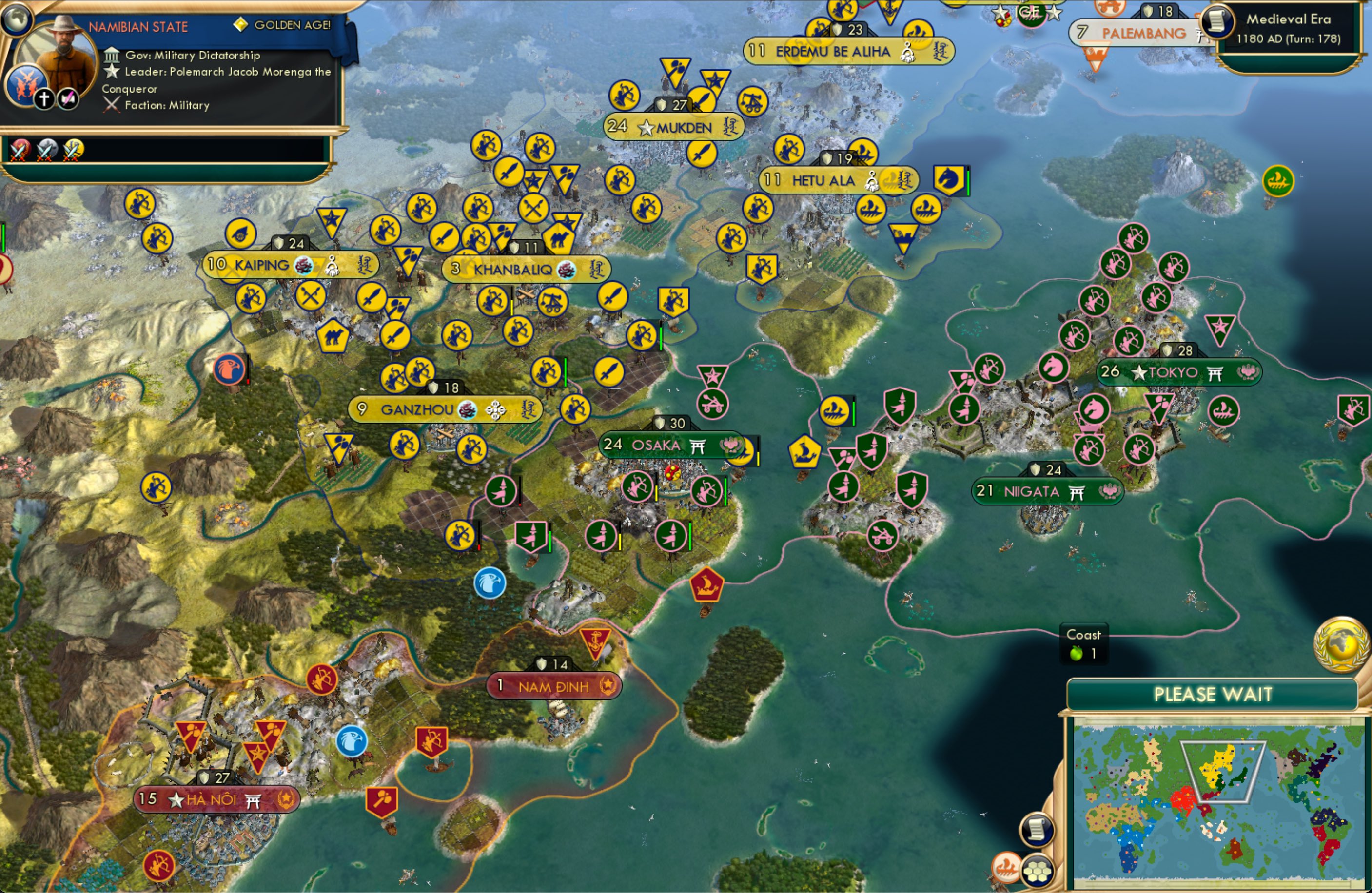Open the Osaka city banner

[669, 445]
